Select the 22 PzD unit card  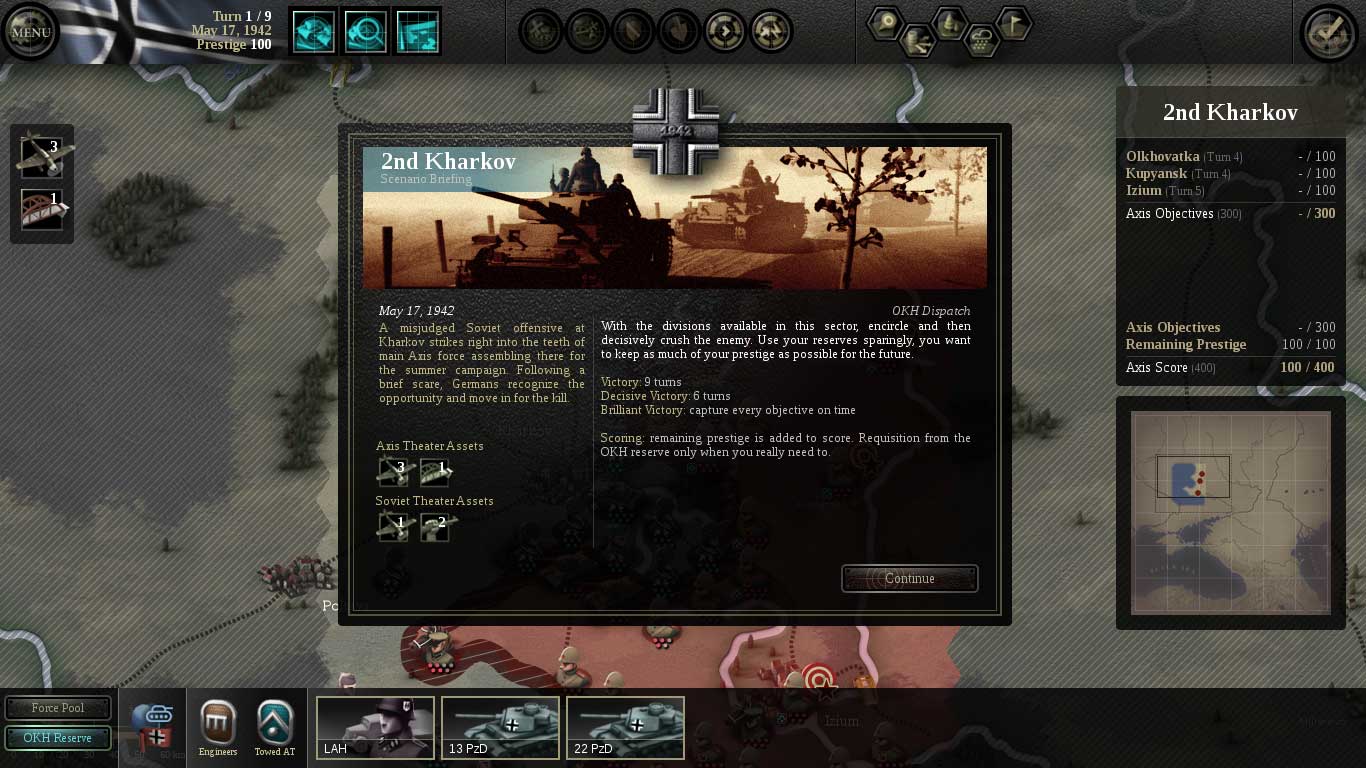[625, 728]
